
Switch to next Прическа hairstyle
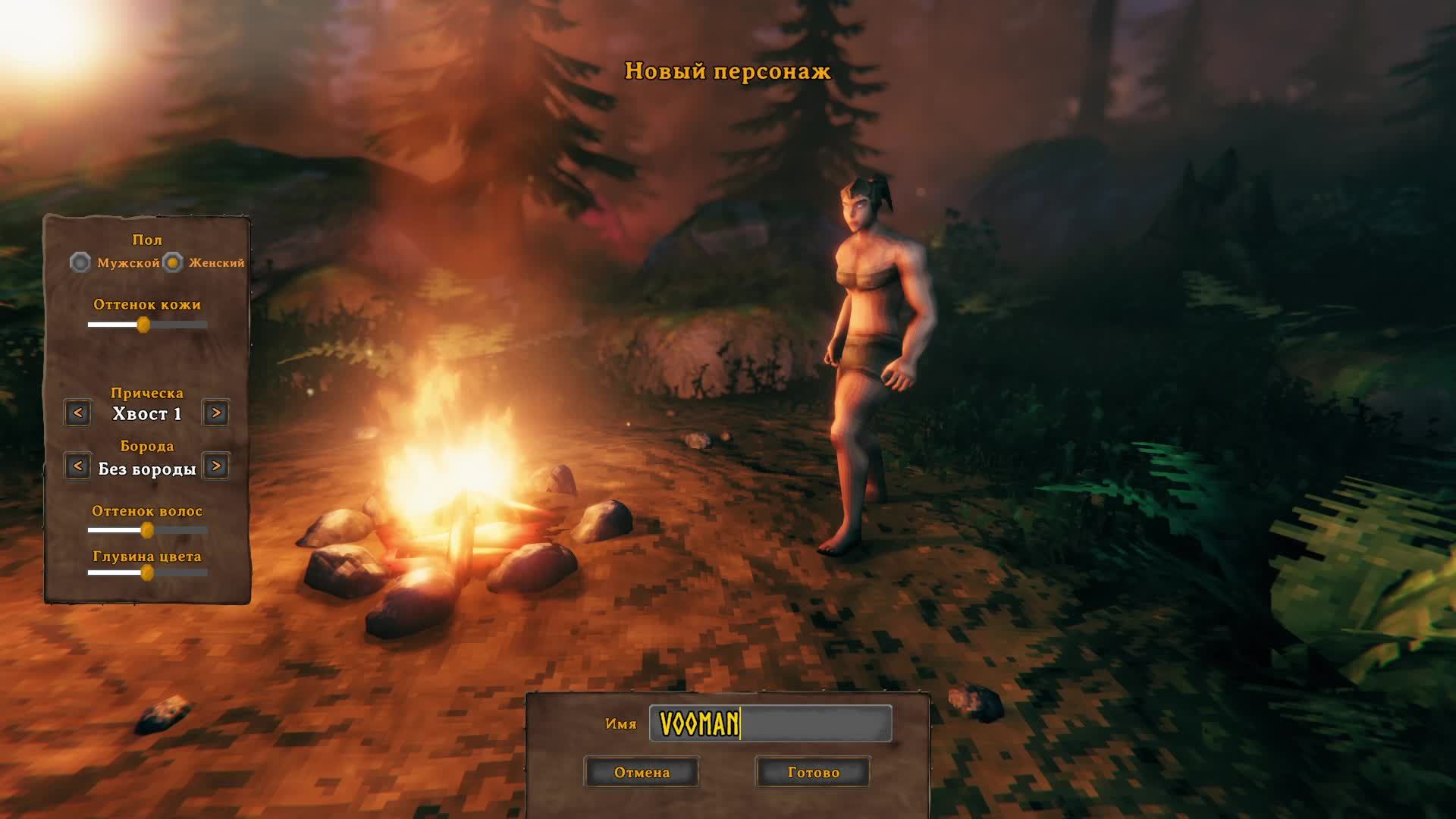[216, 413]
